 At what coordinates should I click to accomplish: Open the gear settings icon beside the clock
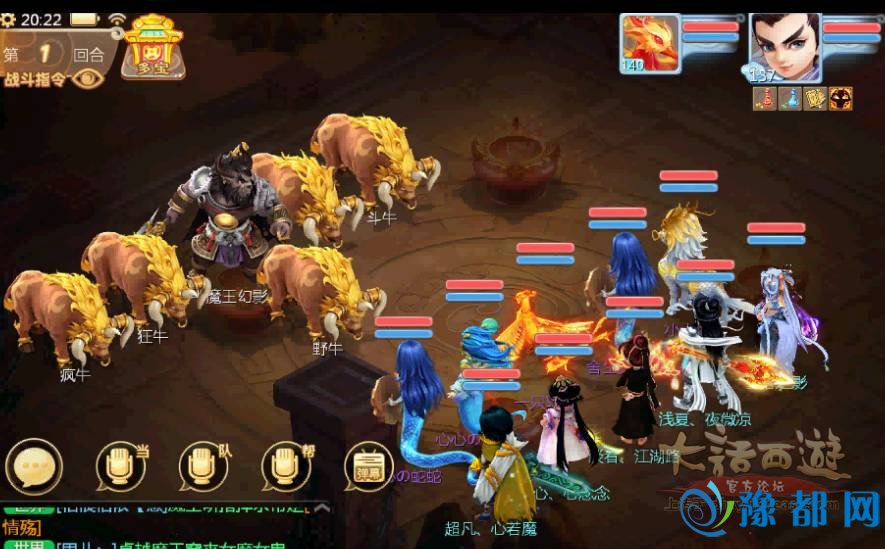click(x=7, y=20)
